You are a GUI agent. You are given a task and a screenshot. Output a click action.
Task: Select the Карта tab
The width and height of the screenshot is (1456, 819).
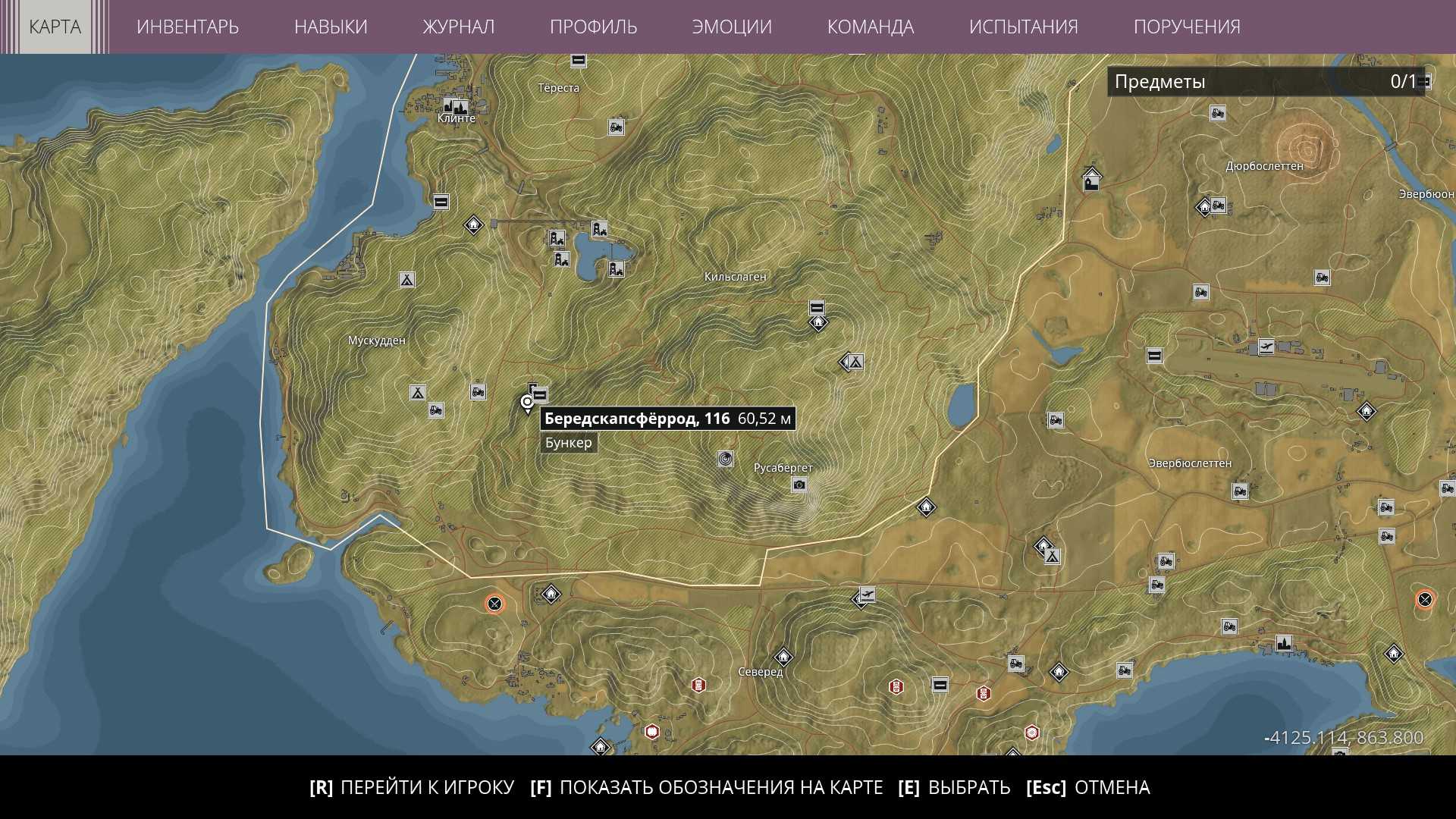[x=55, y=27]
